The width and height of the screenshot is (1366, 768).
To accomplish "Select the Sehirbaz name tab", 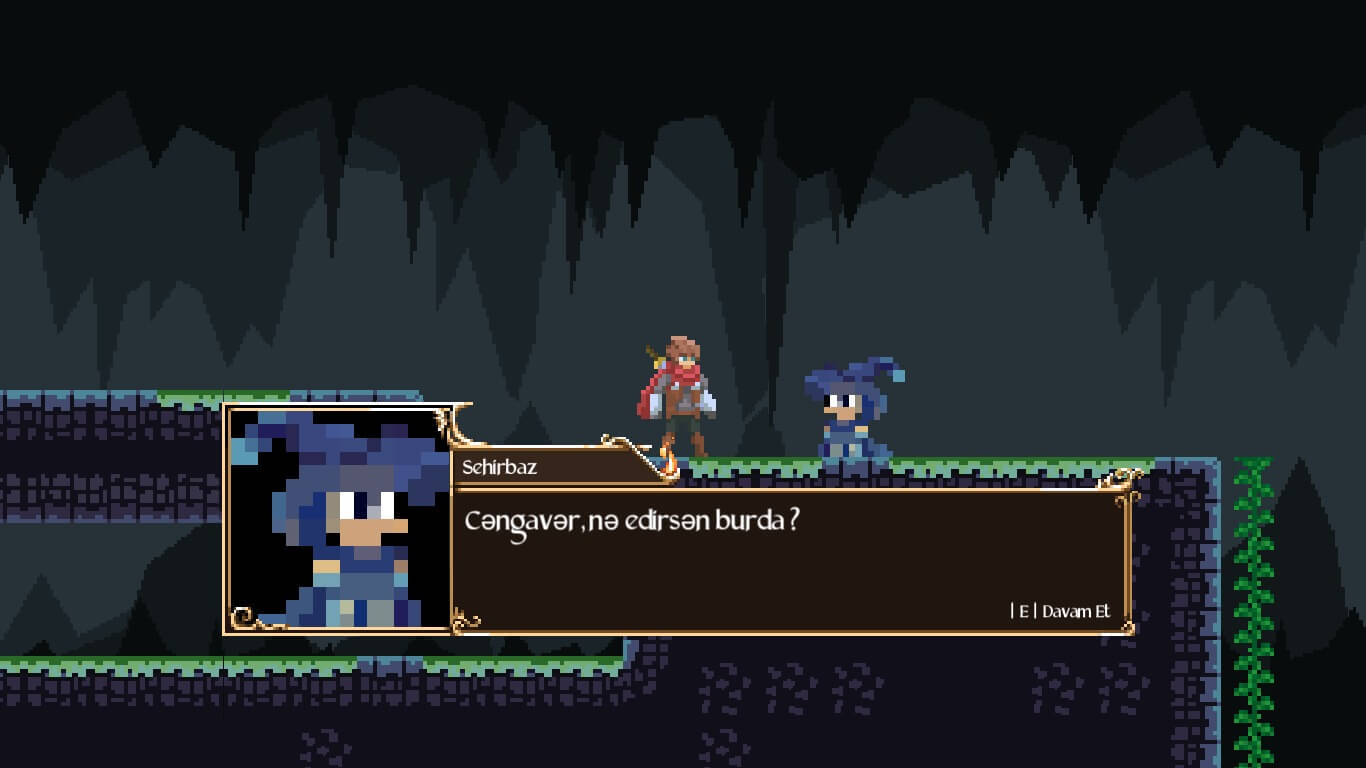I will pos(500,466).
